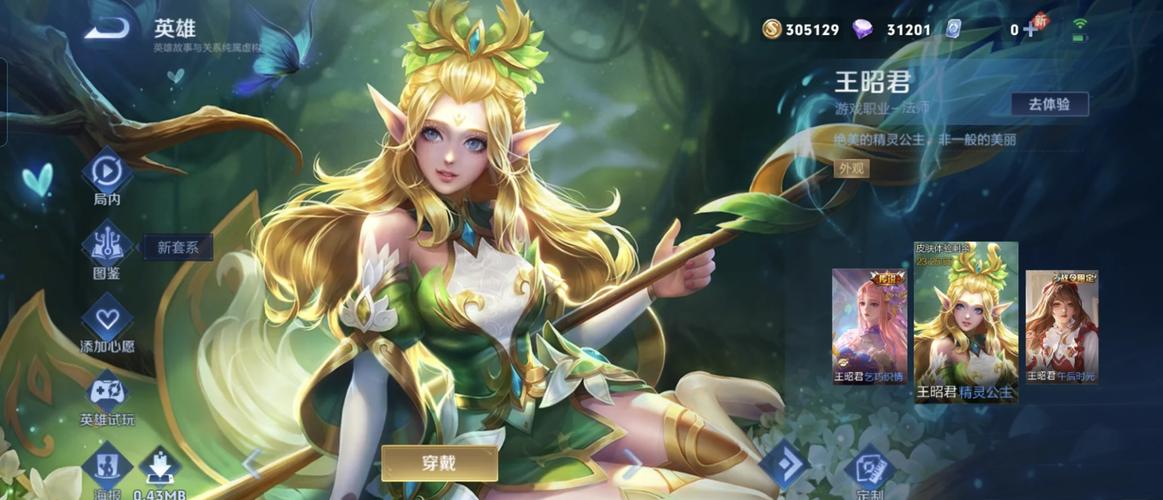Open the 局内 in-match preview

click(x=107, y=173)
